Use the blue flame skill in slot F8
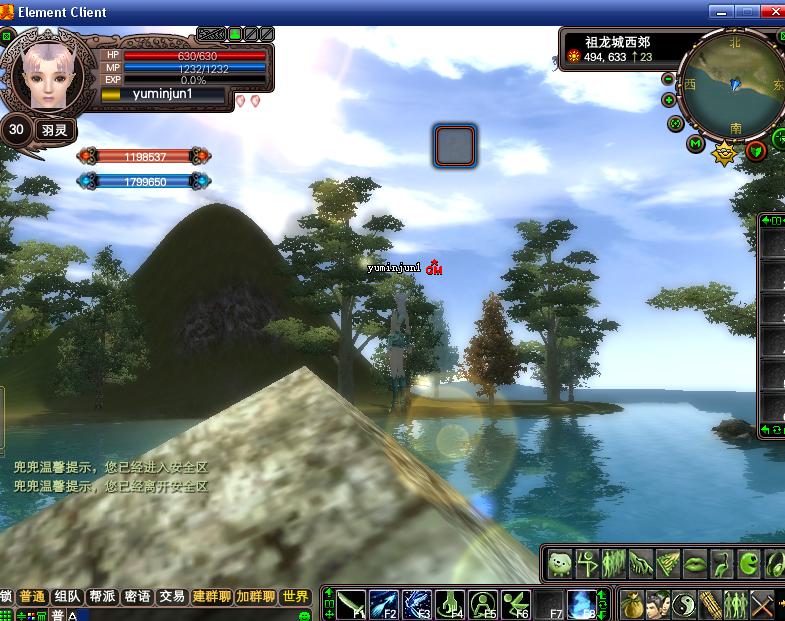The height and width of the screenshot is (621, 785). 582,604
